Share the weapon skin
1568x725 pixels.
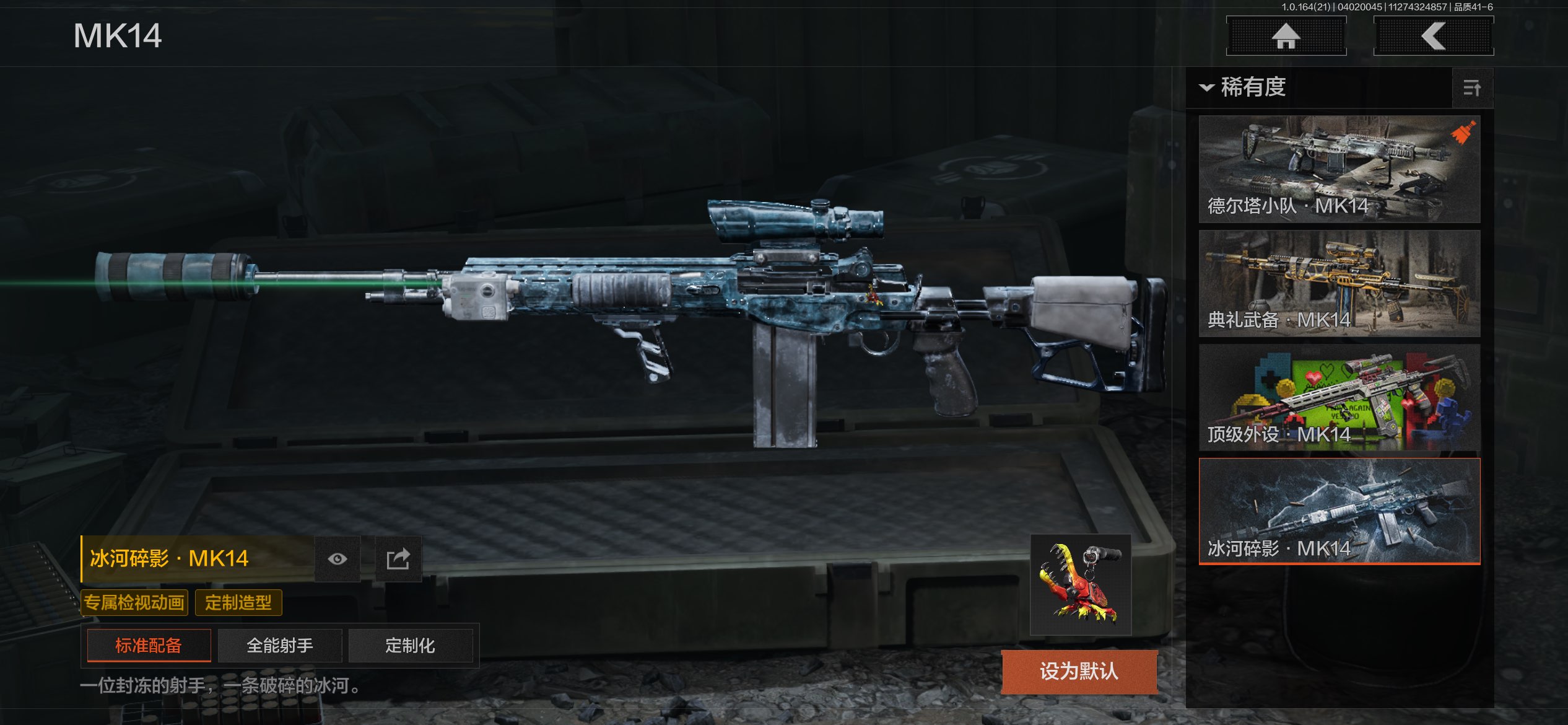[398, 559]
